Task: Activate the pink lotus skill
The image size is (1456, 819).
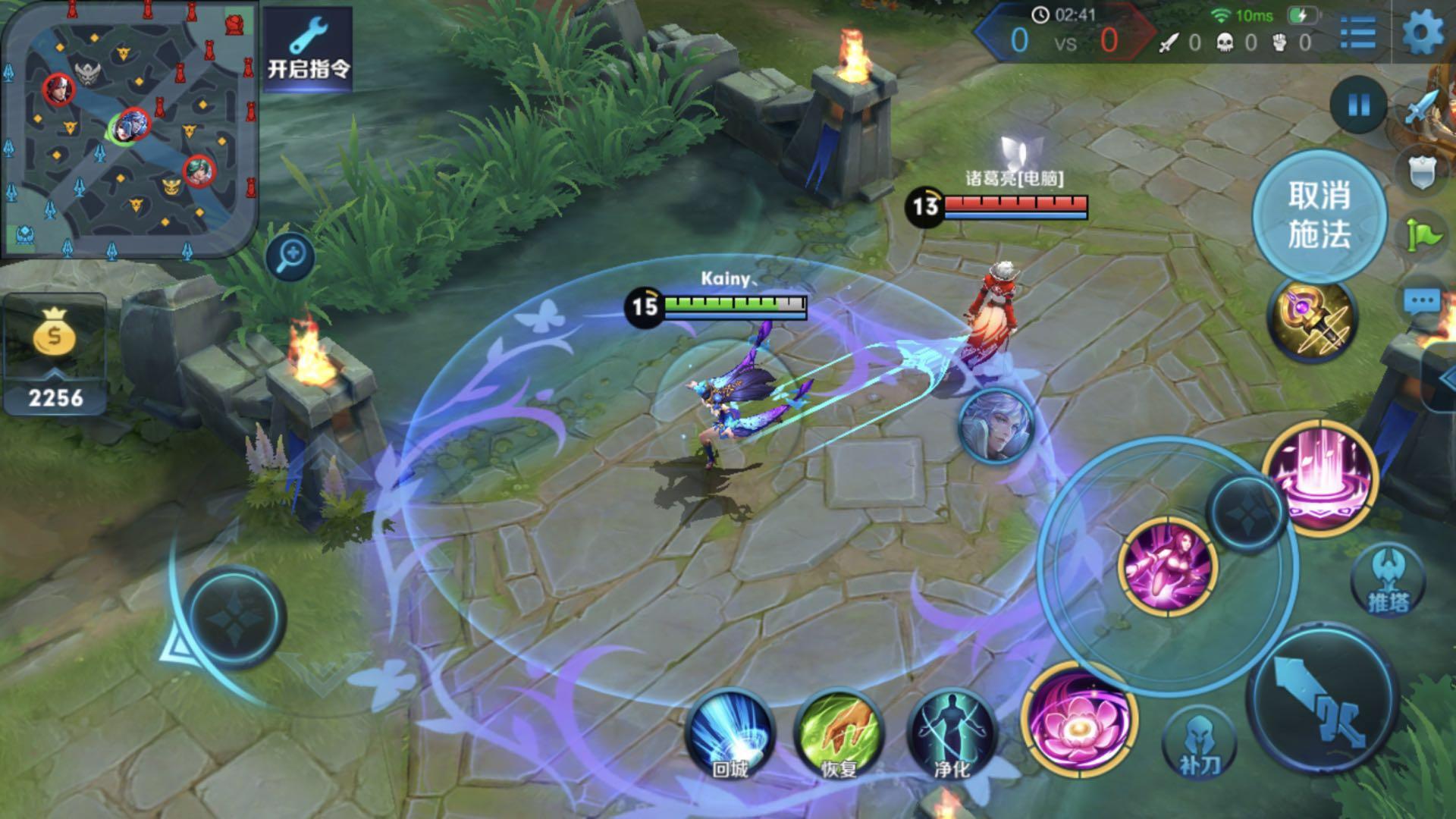Action: pos(1078,720)
